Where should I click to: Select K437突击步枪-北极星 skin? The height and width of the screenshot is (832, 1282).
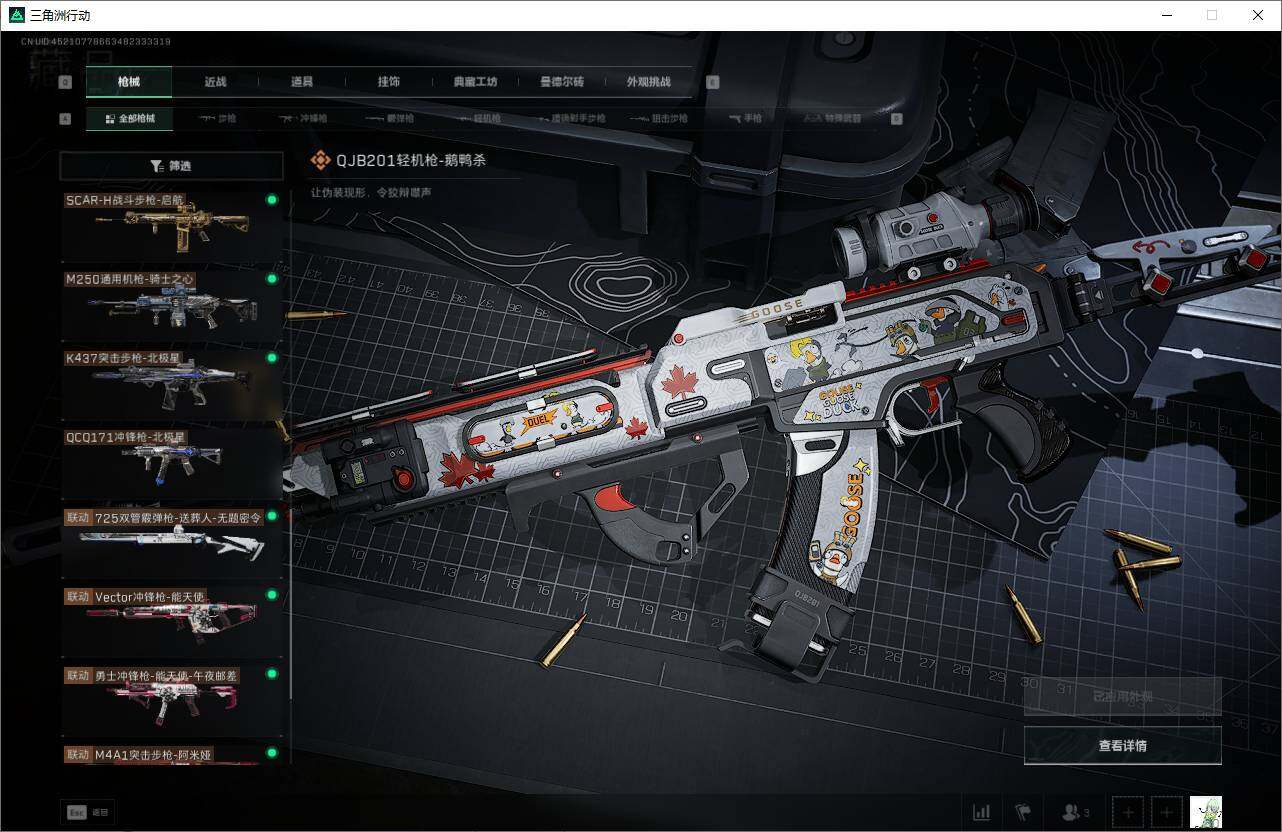click(172, 385)
